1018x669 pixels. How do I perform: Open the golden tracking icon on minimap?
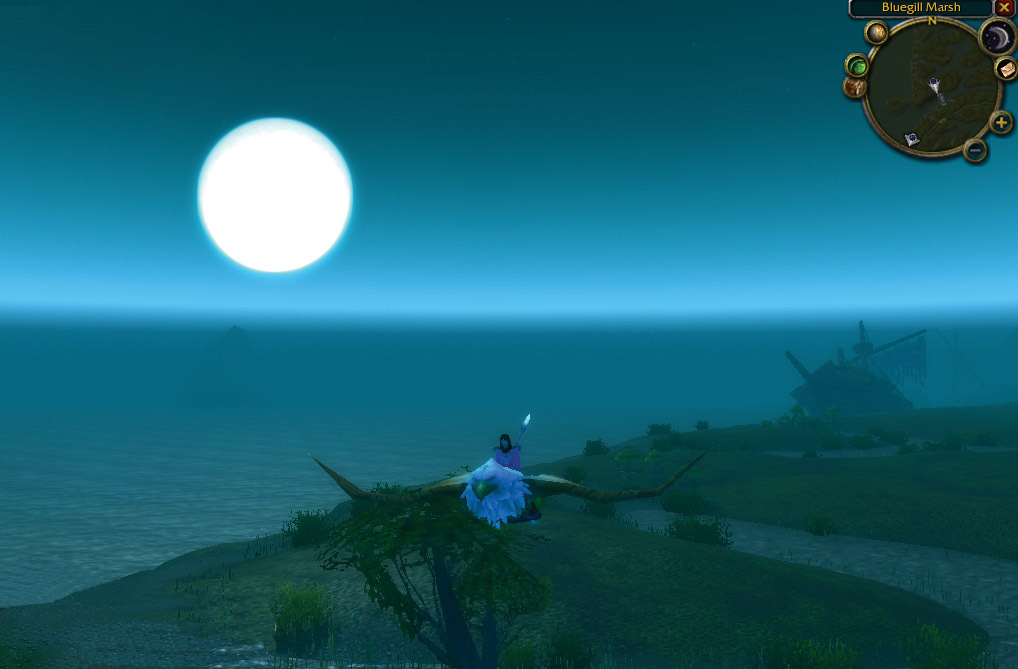876,33
